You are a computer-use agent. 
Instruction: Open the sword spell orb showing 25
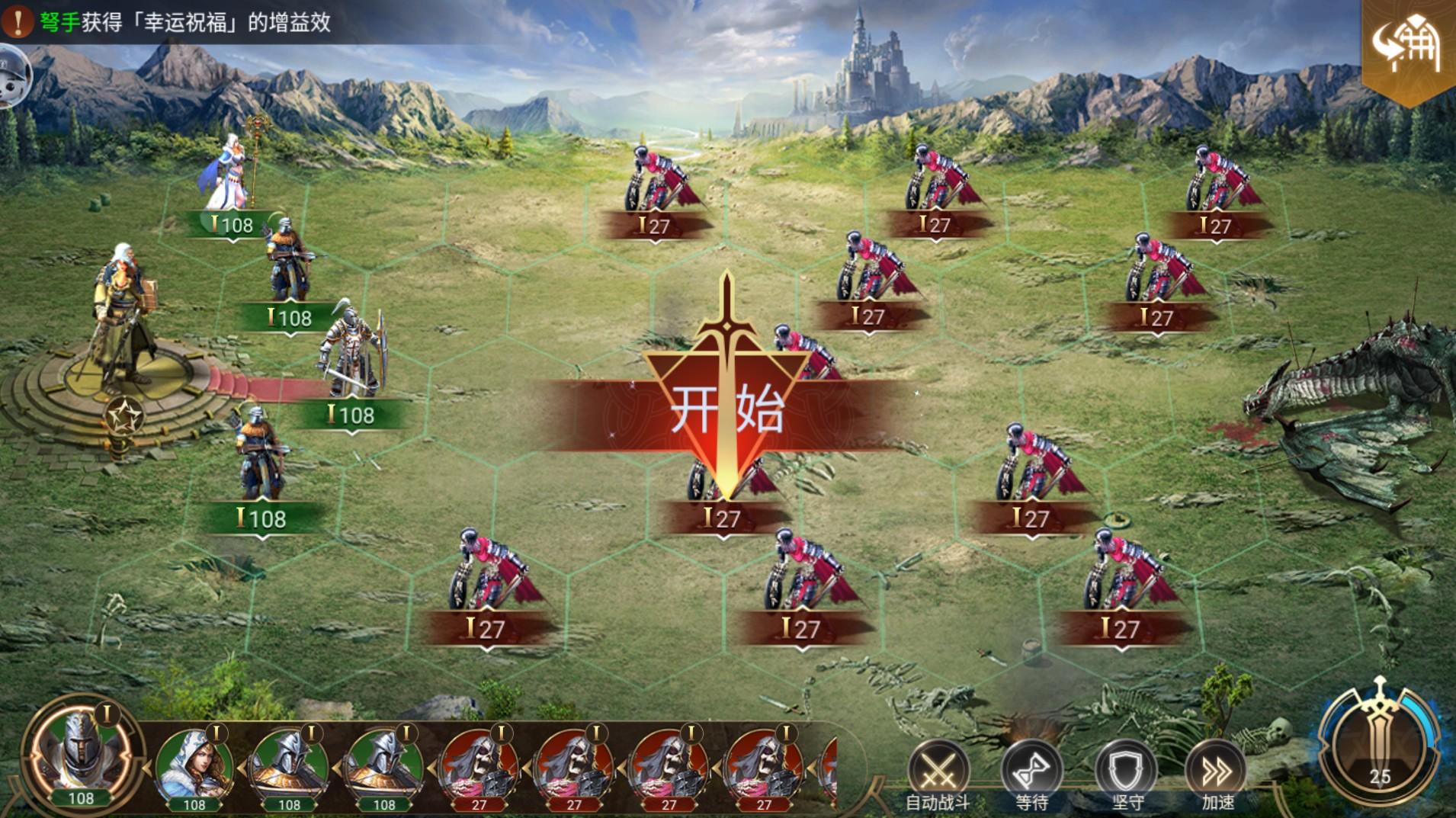coord(1378,743)
